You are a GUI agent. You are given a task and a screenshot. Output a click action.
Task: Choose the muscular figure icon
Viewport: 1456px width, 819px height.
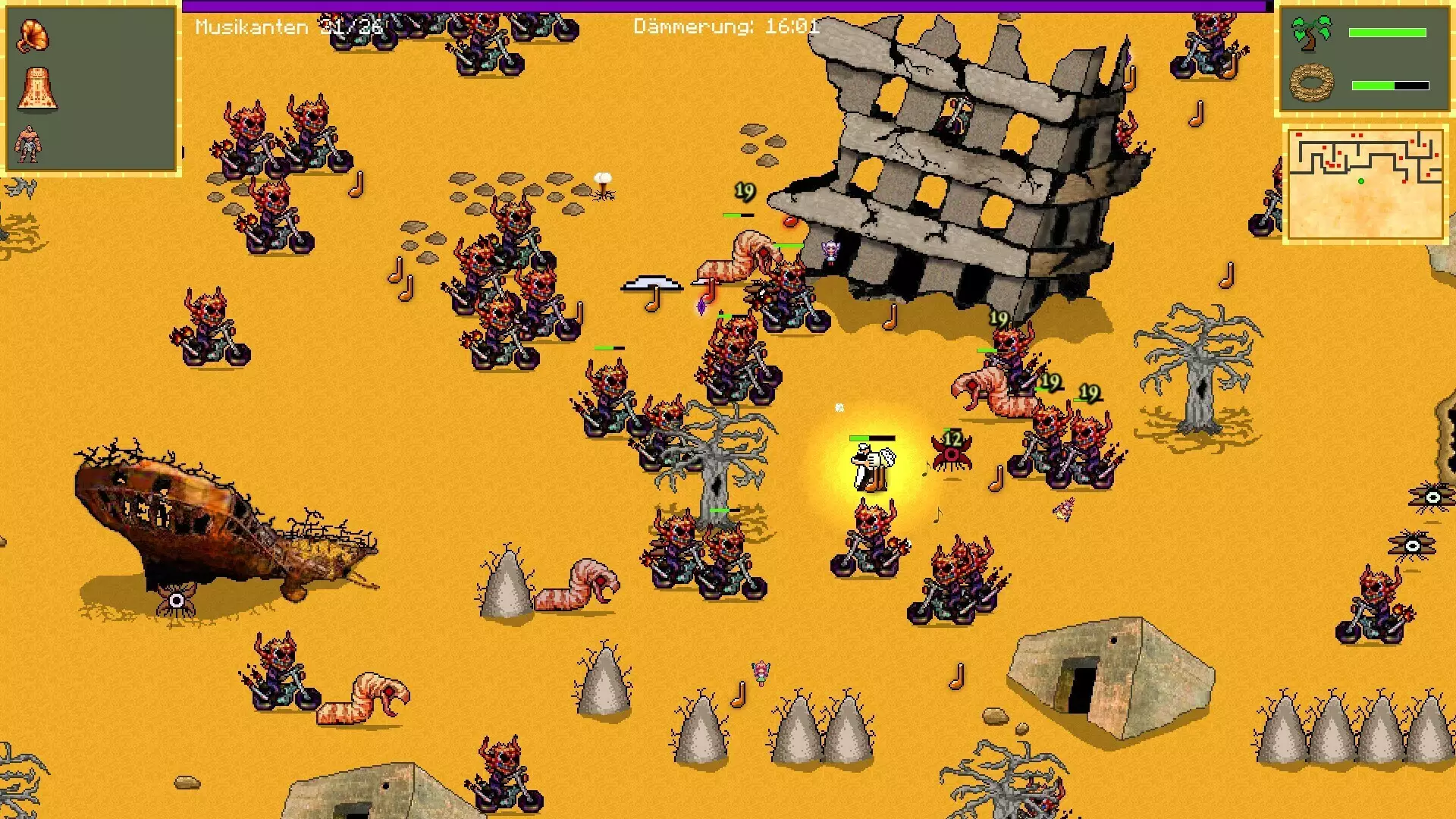pyautogui.click(x=29, y=144)
